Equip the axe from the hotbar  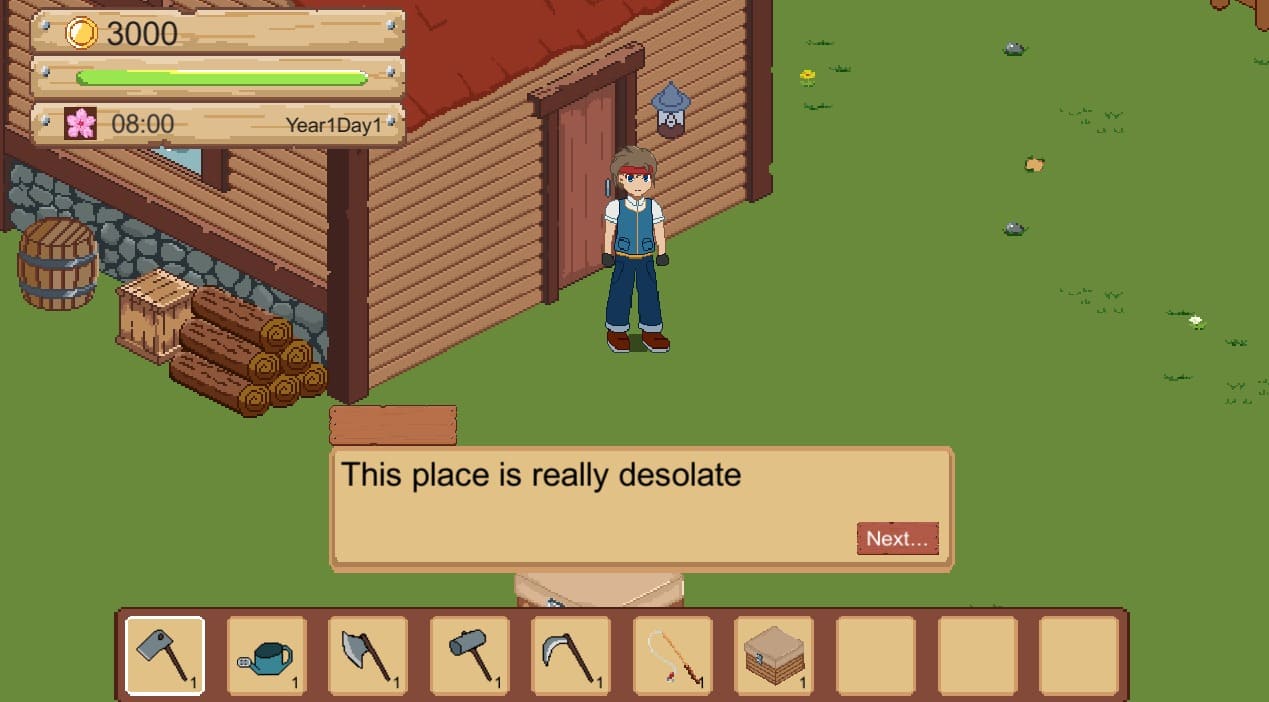tap(368, 655)
